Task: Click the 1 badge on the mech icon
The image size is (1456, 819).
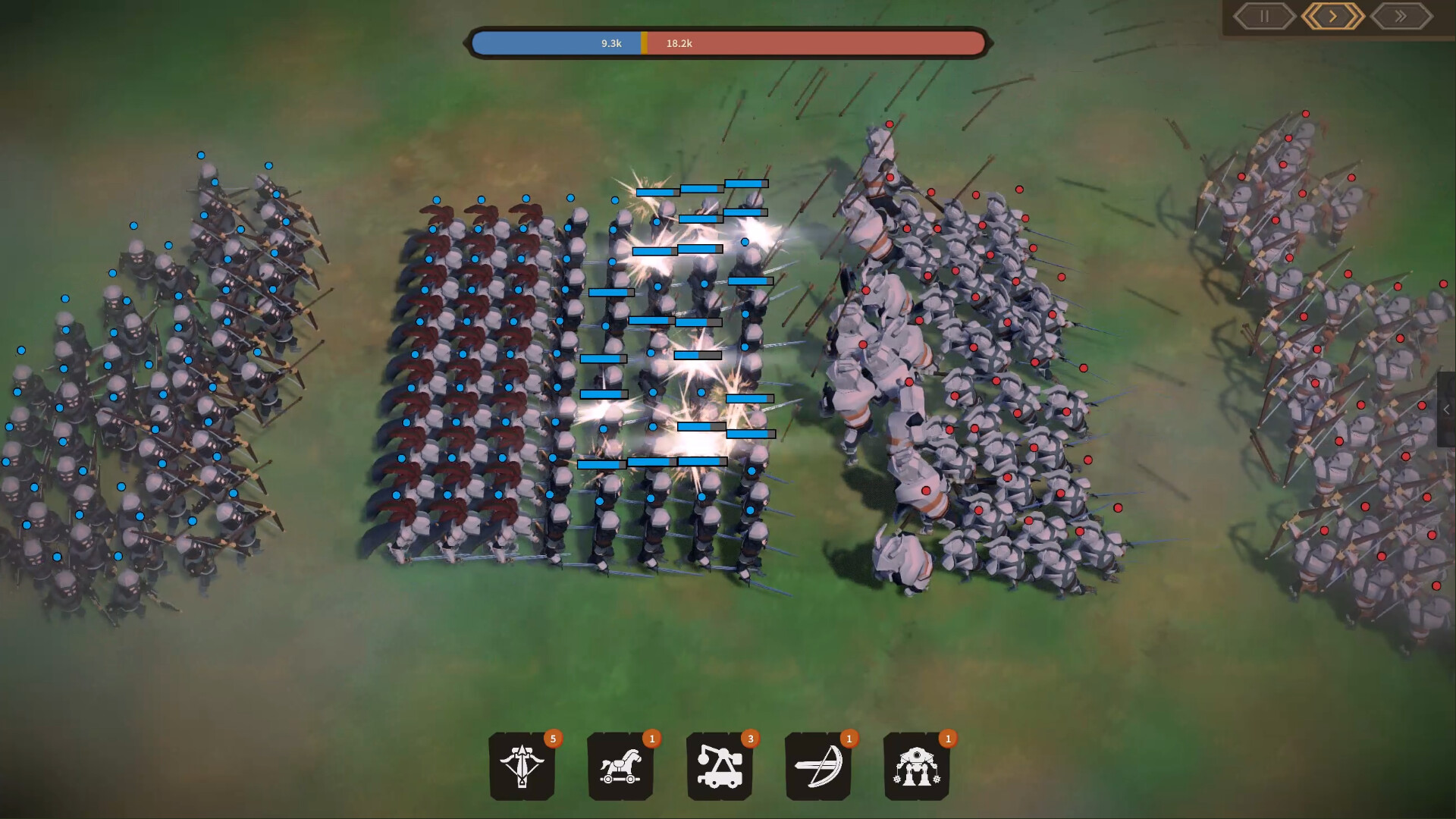Action: [947, 737]
